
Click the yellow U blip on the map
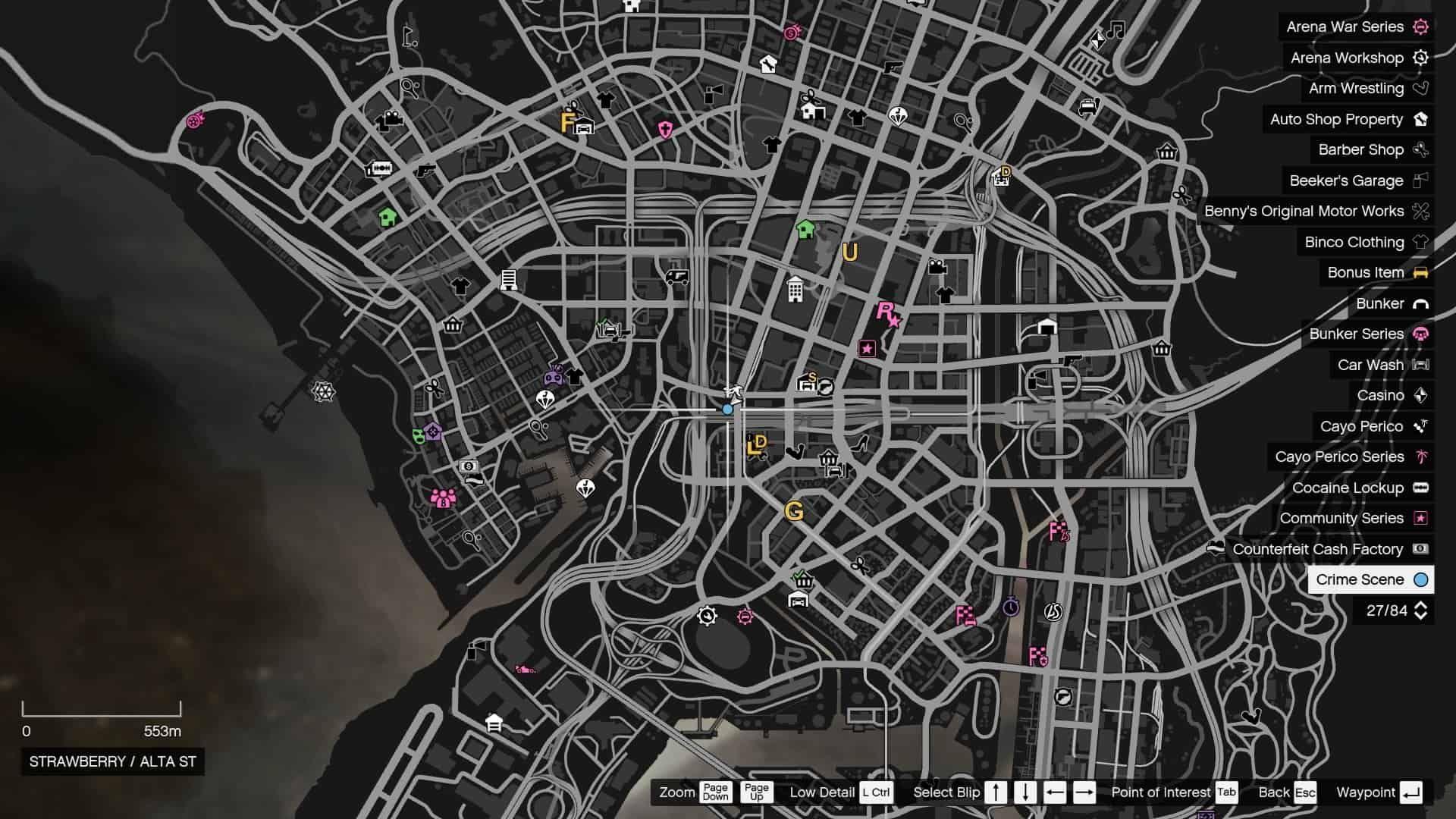pos(849,253)
